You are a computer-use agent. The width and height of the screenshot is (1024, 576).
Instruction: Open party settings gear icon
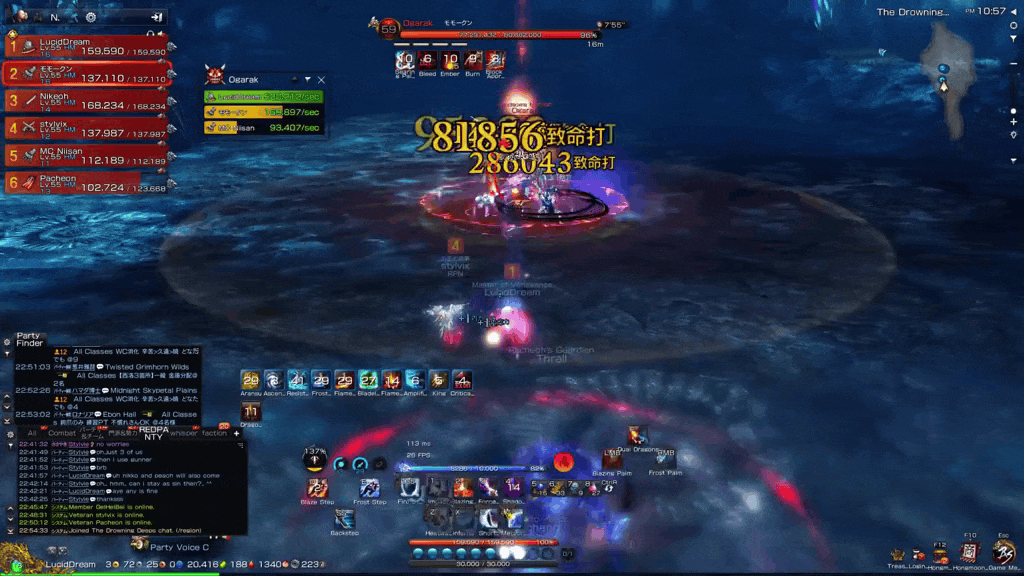point(91,17)
